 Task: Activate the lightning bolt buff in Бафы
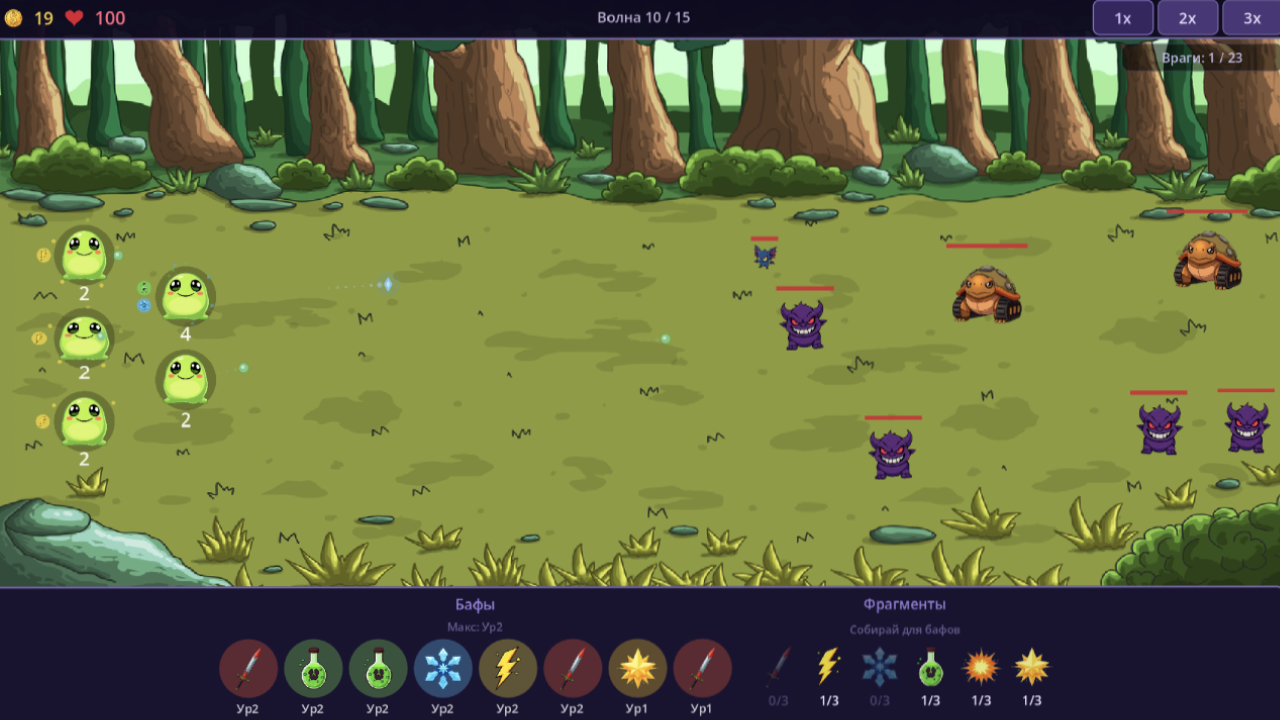click(x=508, y=668)
